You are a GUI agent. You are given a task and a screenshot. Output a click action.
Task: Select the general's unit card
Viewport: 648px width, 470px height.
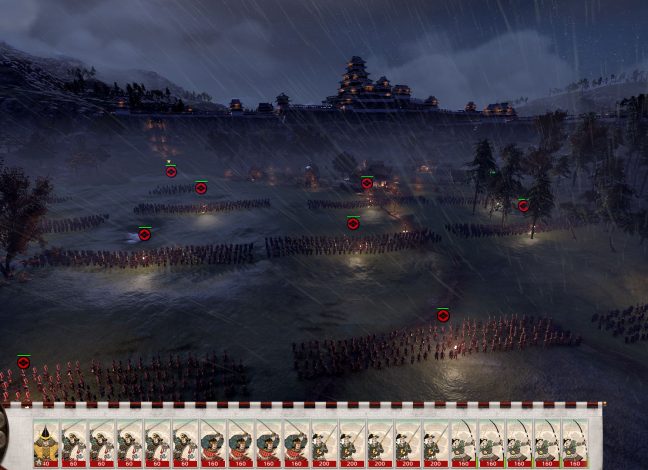(x=46, y=442)
